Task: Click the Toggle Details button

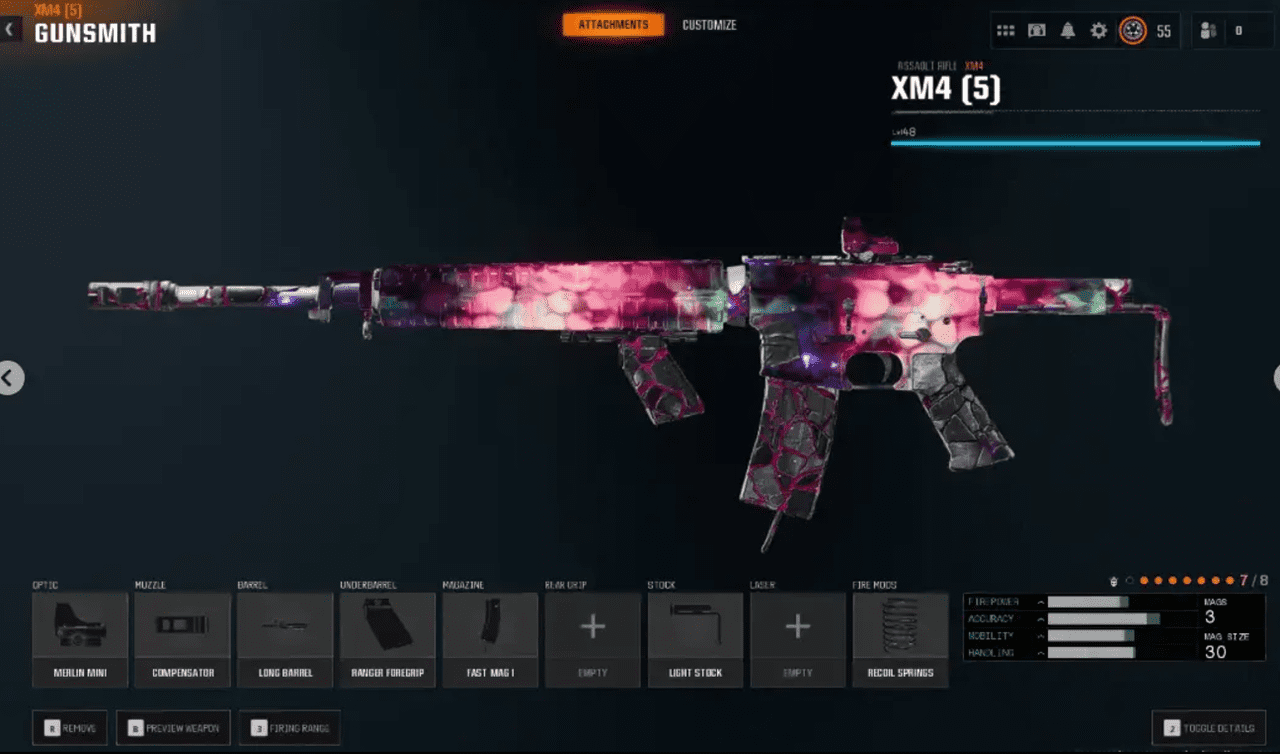Action: (x=1210, y=728)
